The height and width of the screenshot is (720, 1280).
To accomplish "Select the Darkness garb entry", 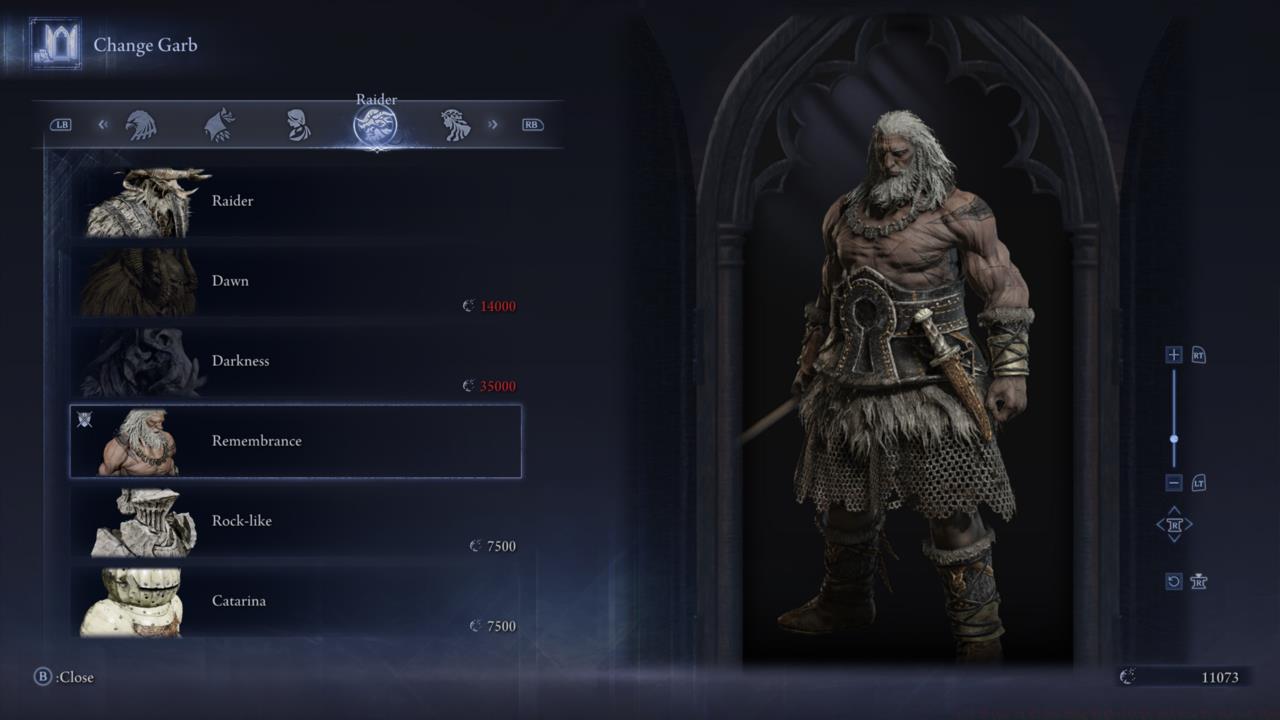I will (295, 361).
